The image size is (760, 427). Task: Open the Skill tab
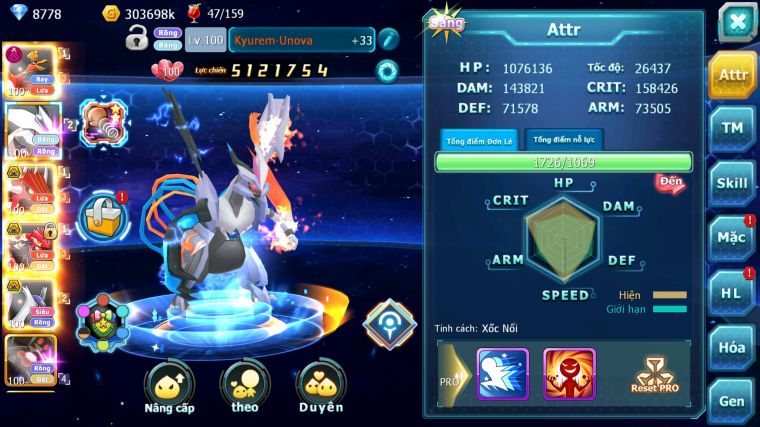732,183
